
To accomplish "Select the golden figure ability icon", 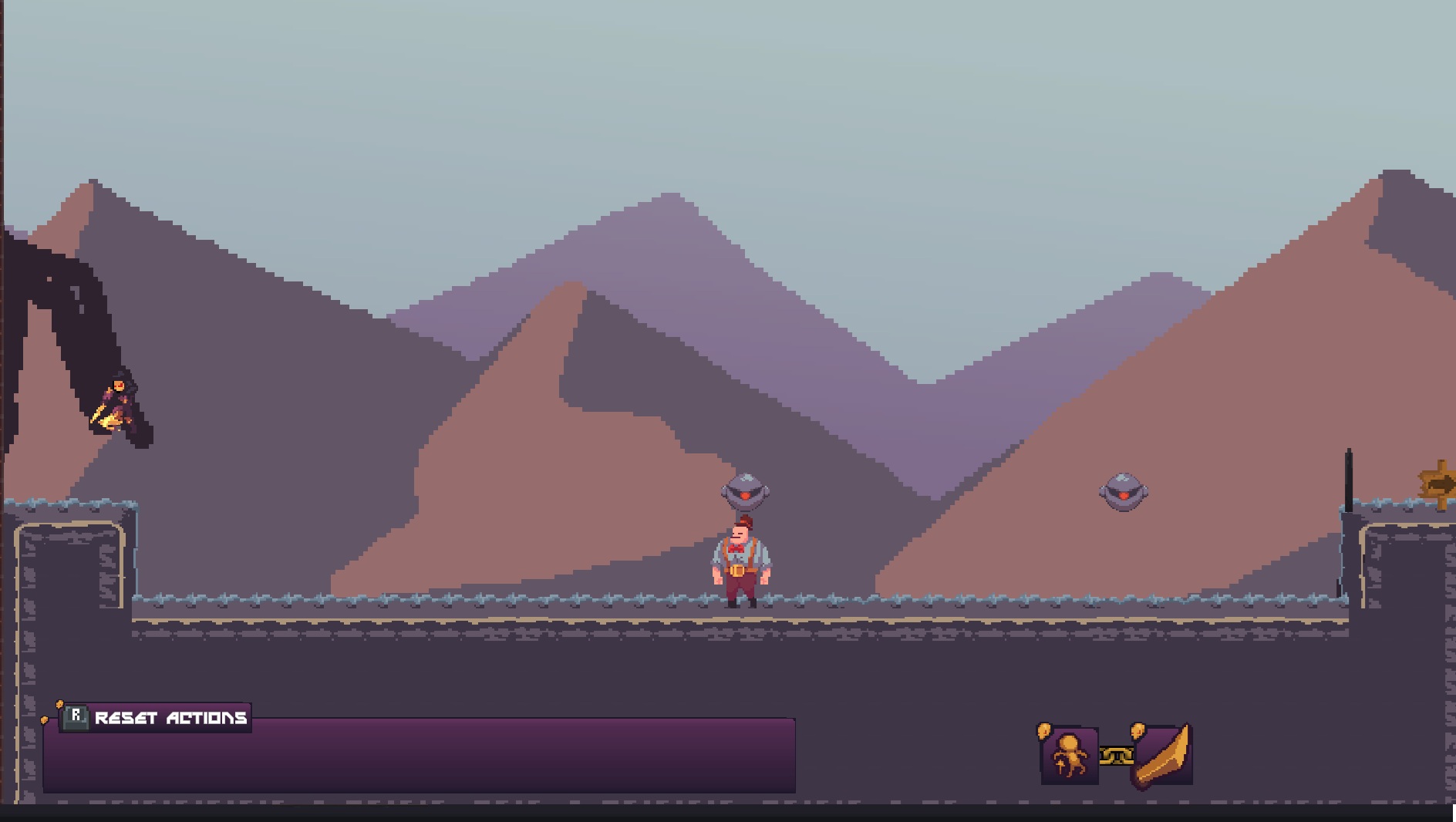I will pos(1070,756).
